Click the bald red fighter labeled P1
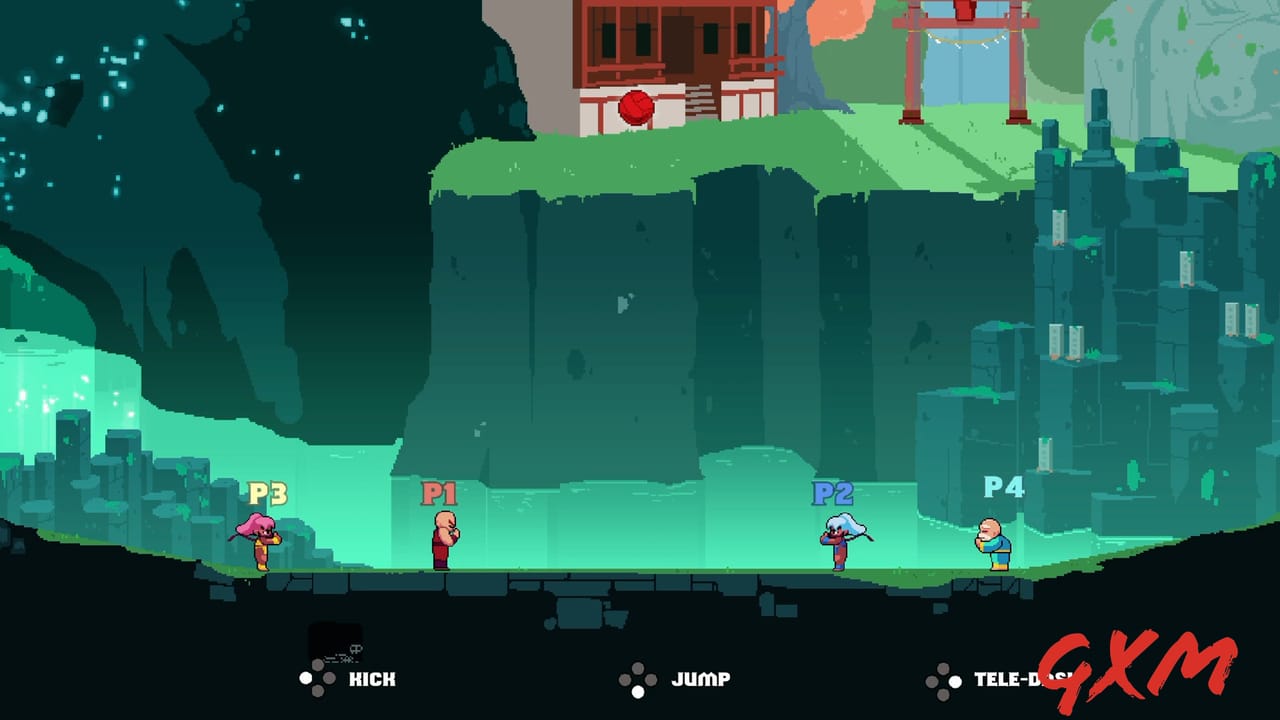This screenshot has width=1280, height=720. [447, 542]
